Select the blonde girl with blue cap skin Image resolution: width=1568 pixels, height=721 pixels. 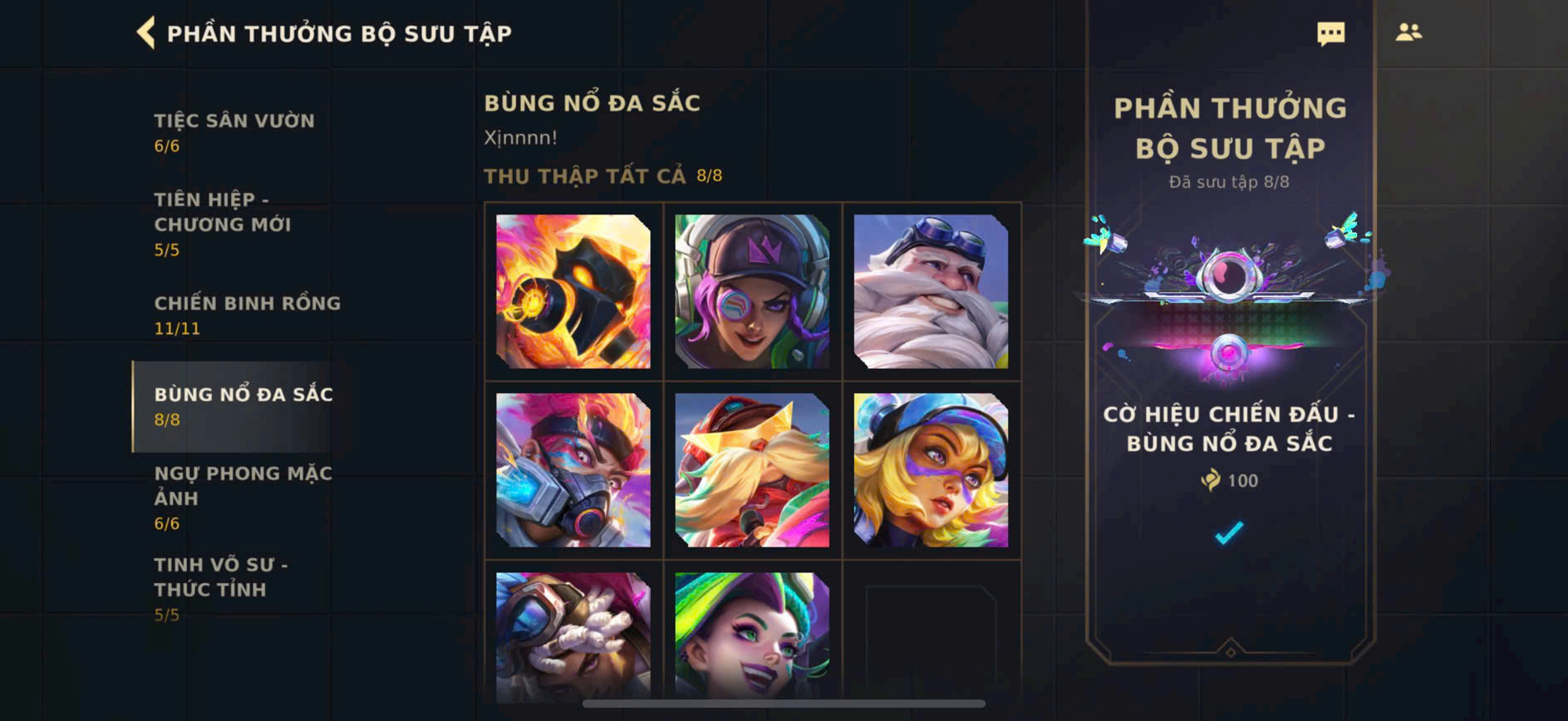click(x=931, y=470)
